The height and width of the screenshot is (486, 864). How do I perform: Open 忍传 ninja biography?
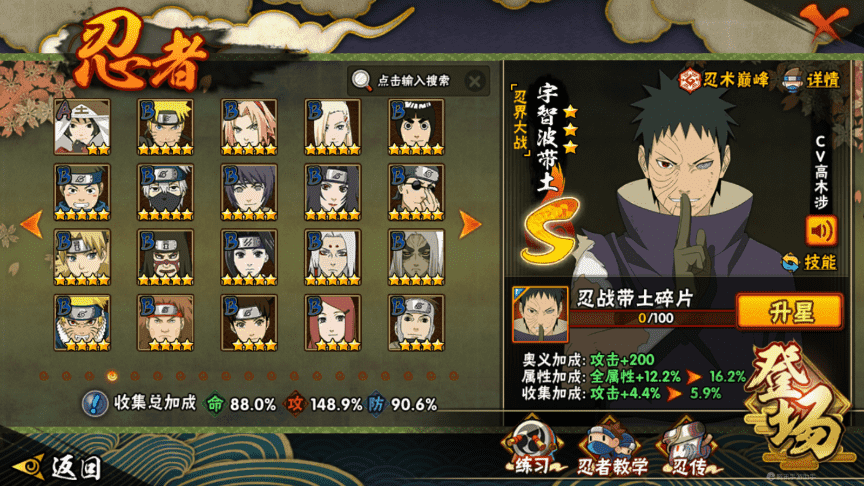(685, 447)
